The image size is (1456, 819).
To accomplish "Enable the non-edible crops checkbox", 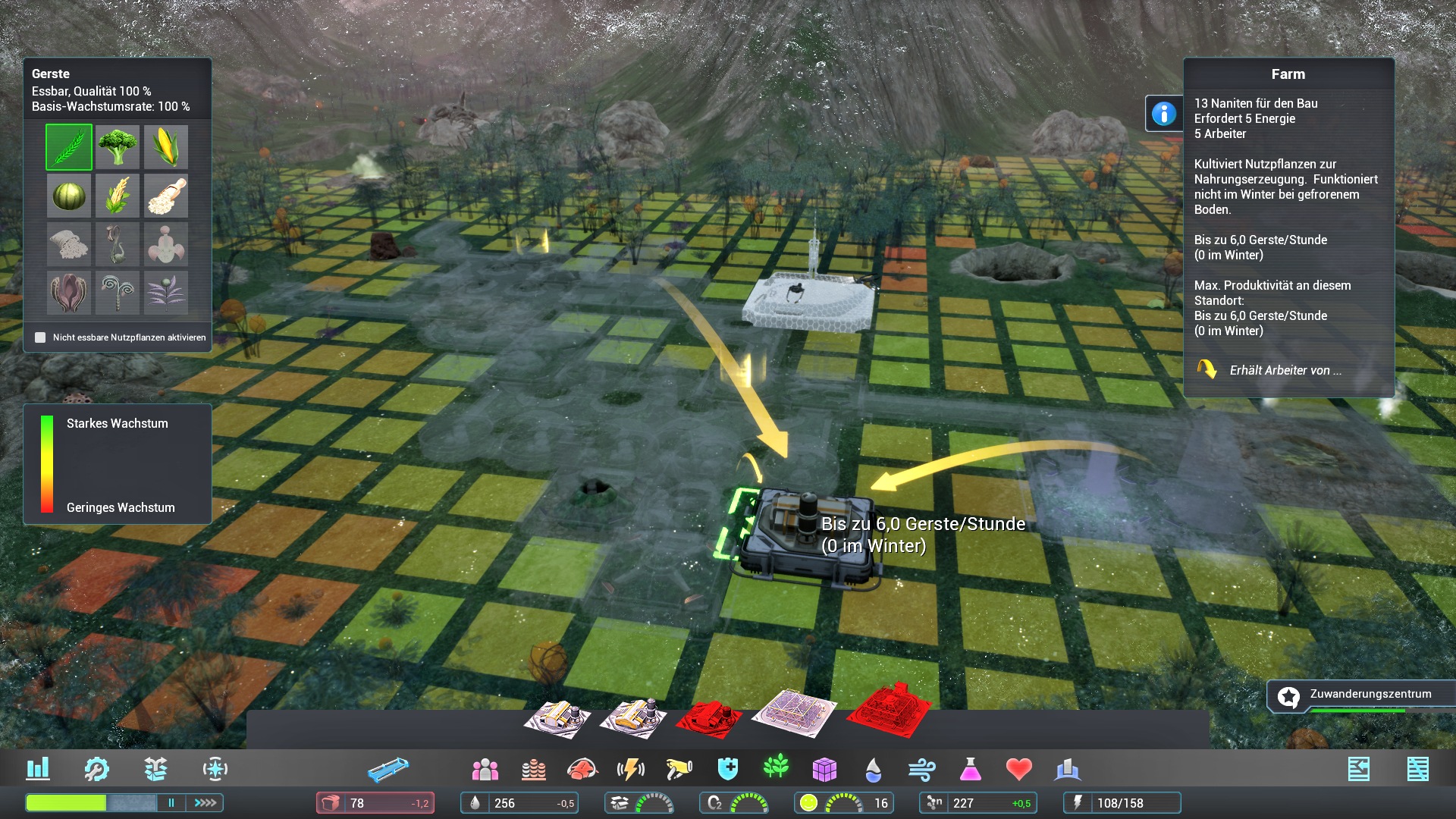I will point(40,337).
